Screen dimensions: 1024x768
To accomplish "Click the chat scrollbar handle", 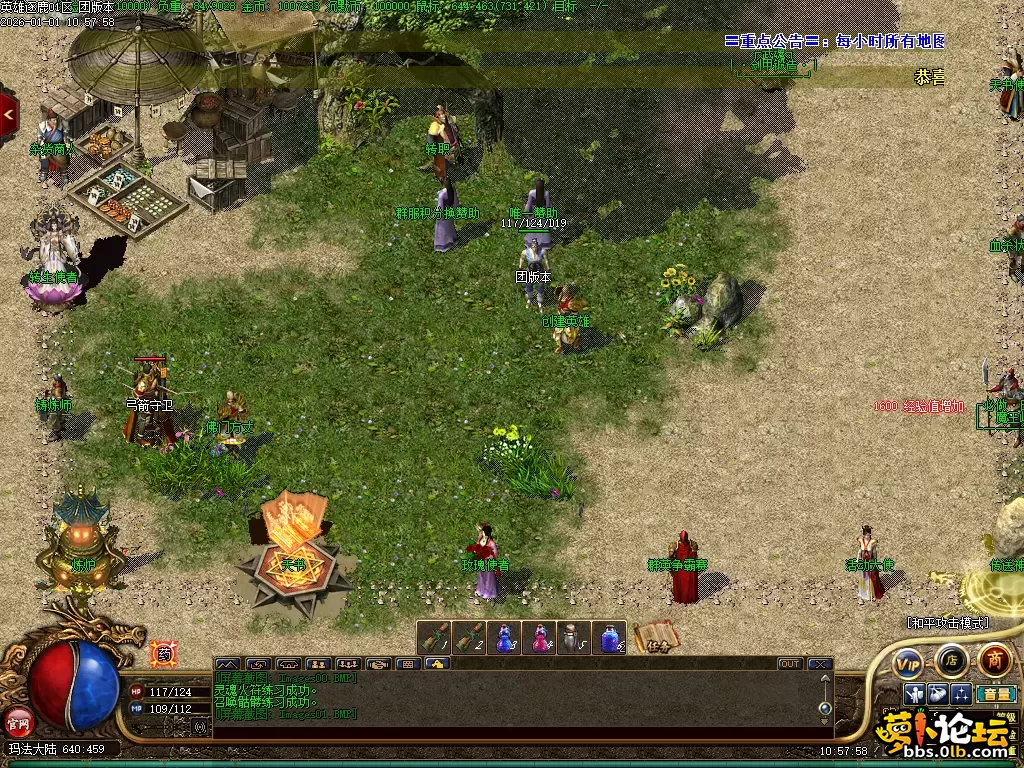I will point(825,708).
